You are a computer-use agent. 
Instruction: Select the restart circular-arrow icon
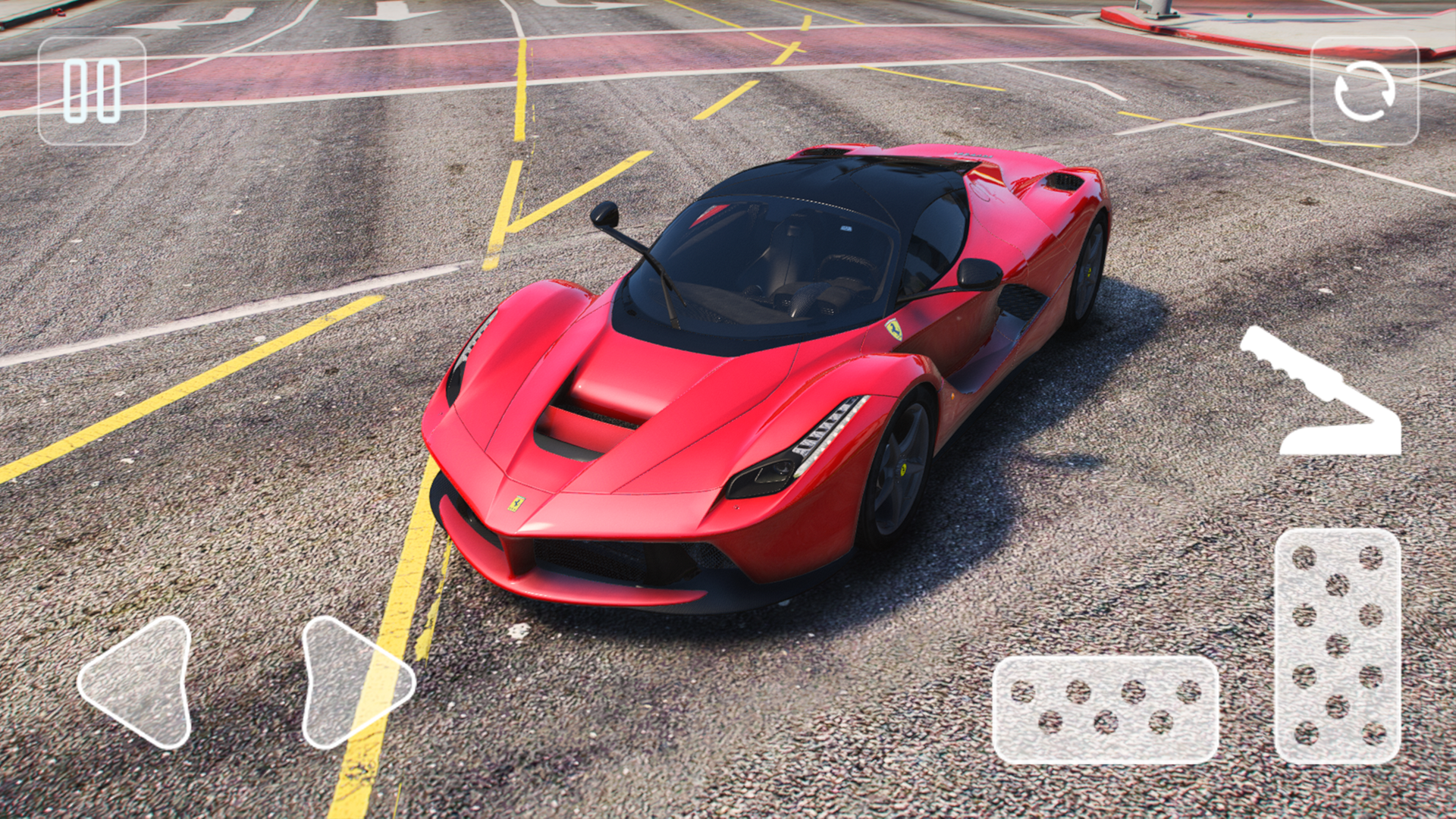pyautogui.click(x=1364, y=91)
